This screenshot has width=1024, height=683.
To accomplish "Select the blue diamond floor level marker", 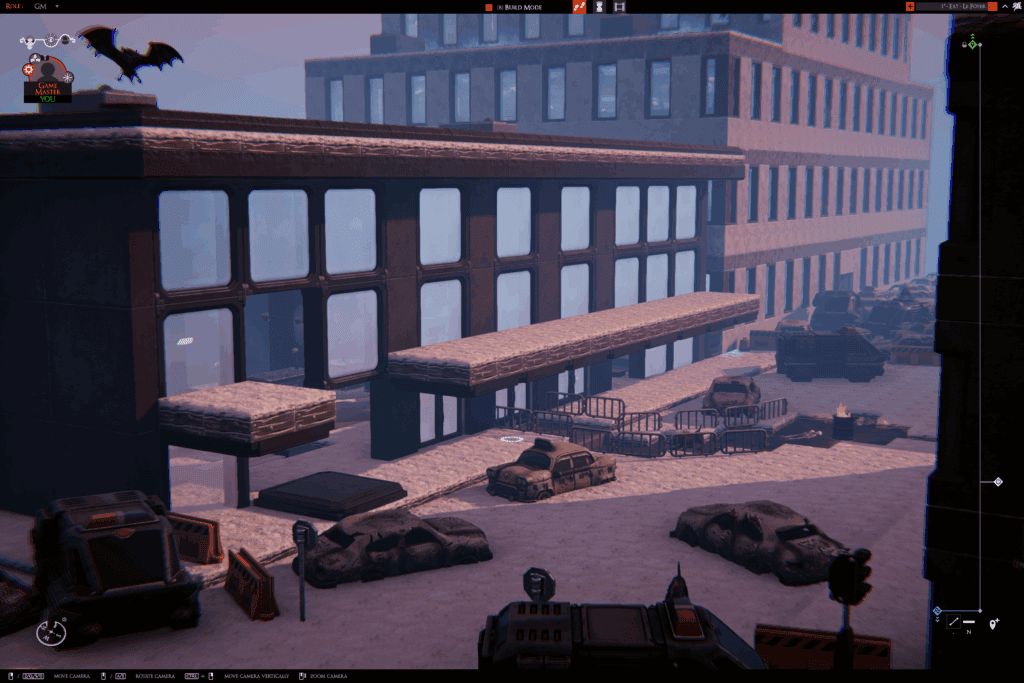I will (937, 611).
